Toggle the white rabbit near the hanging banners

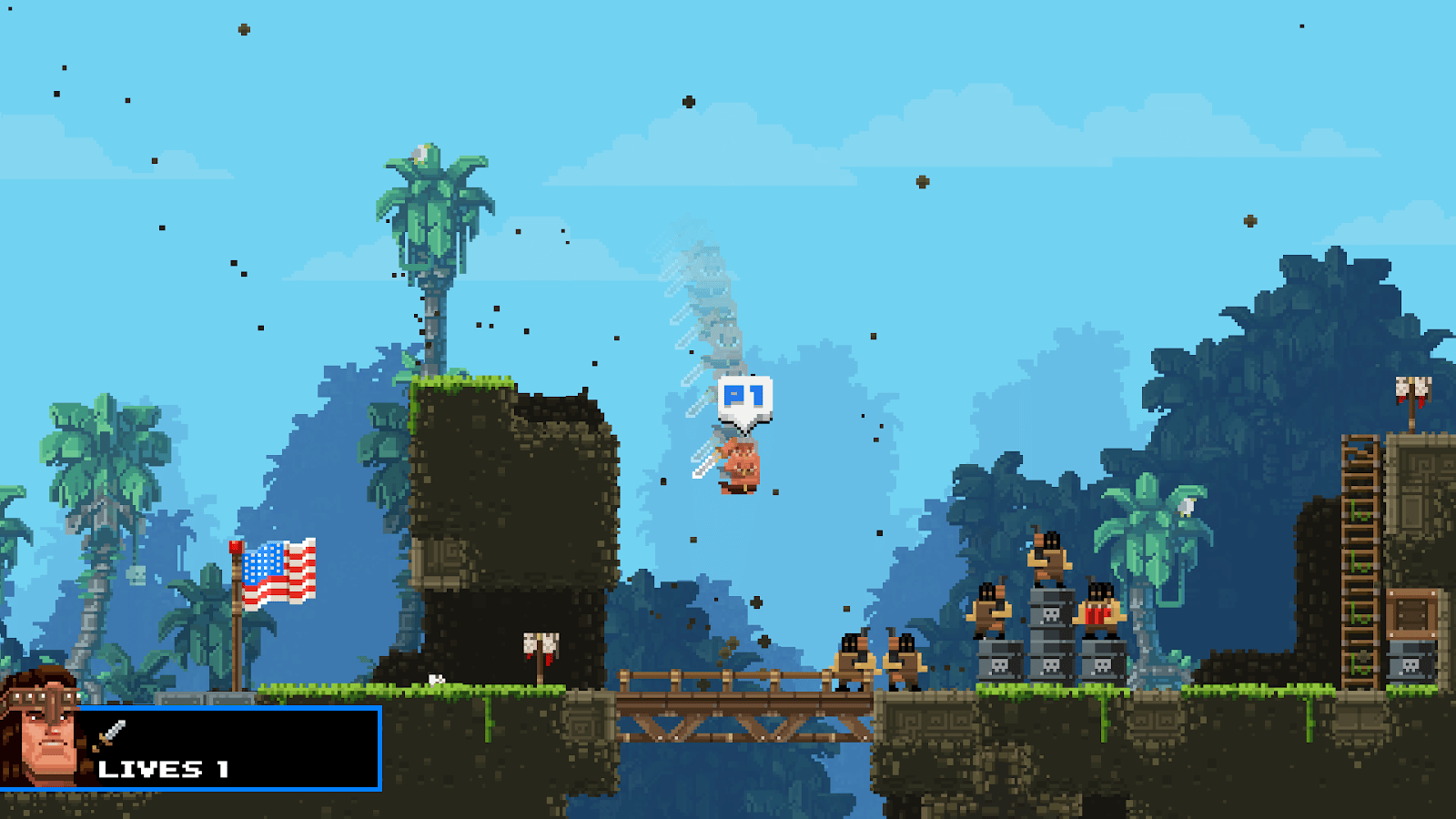pos(436,679)
